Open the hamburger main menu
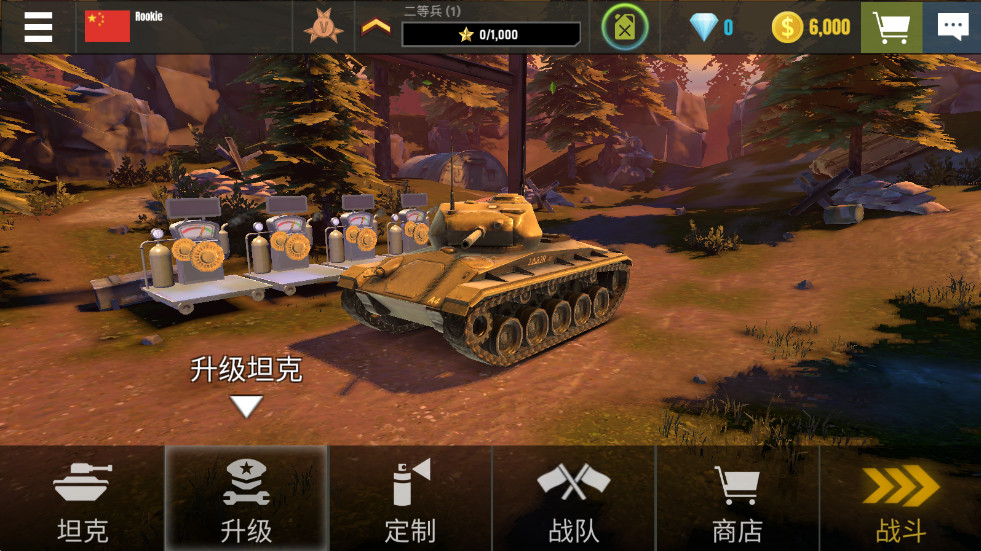 click(x=38, y=27)
